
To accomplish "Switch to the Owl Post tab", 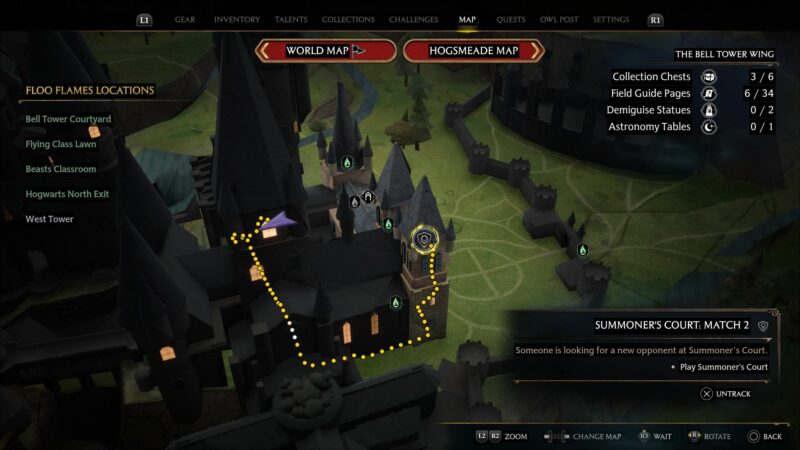I will [560, 19].
